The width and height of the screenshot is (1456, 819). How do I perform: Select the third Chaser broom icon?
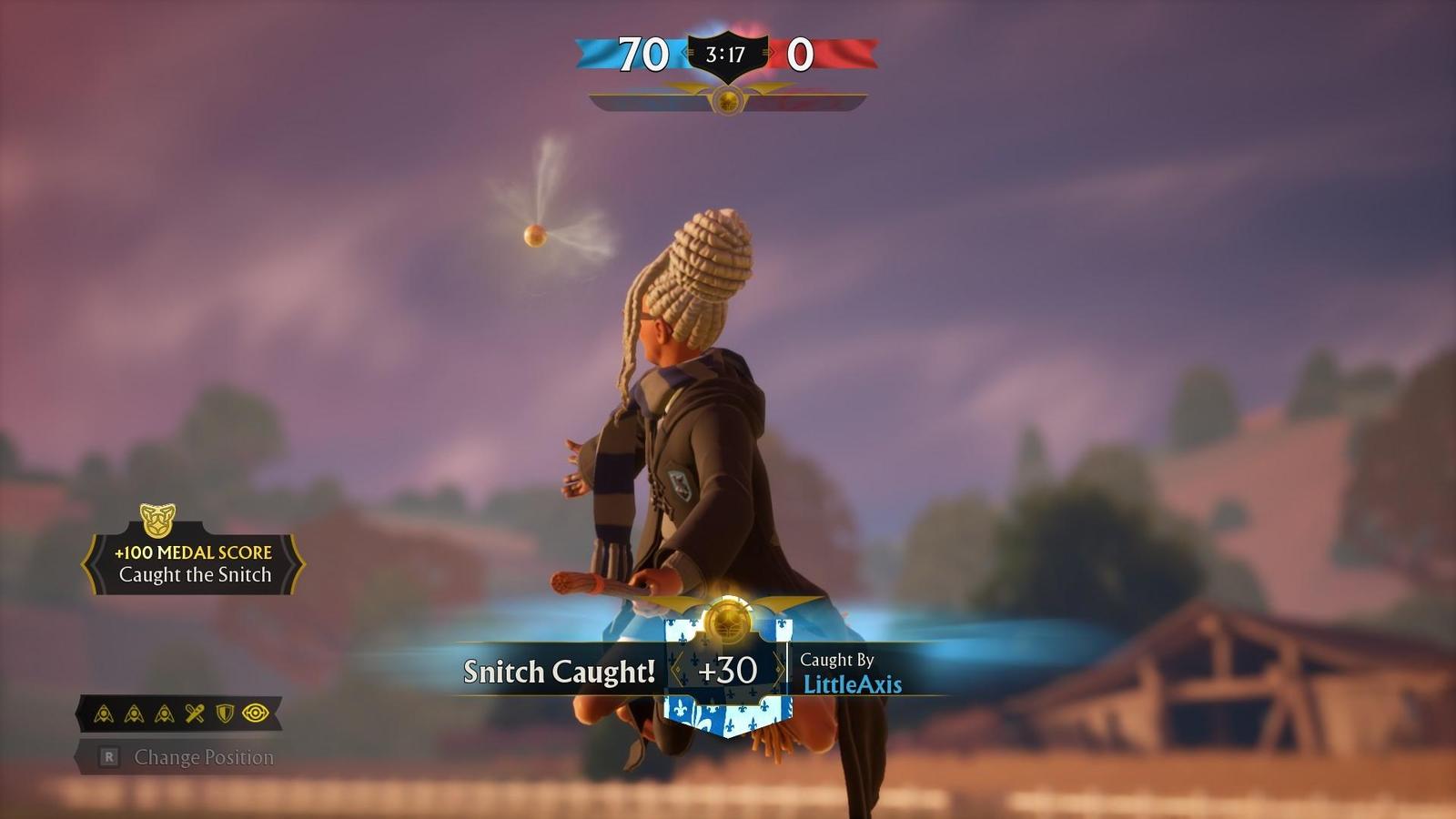[x=164, y=713]
